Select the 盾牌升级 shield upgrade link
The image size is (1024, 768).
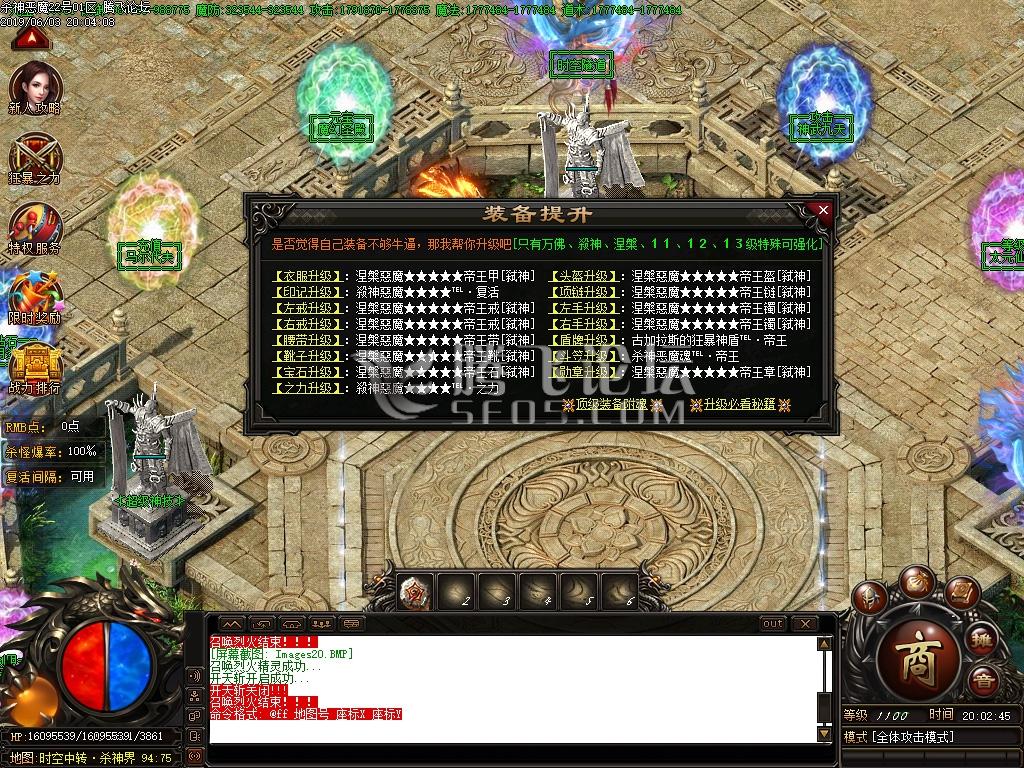click(x=584, y=340)
